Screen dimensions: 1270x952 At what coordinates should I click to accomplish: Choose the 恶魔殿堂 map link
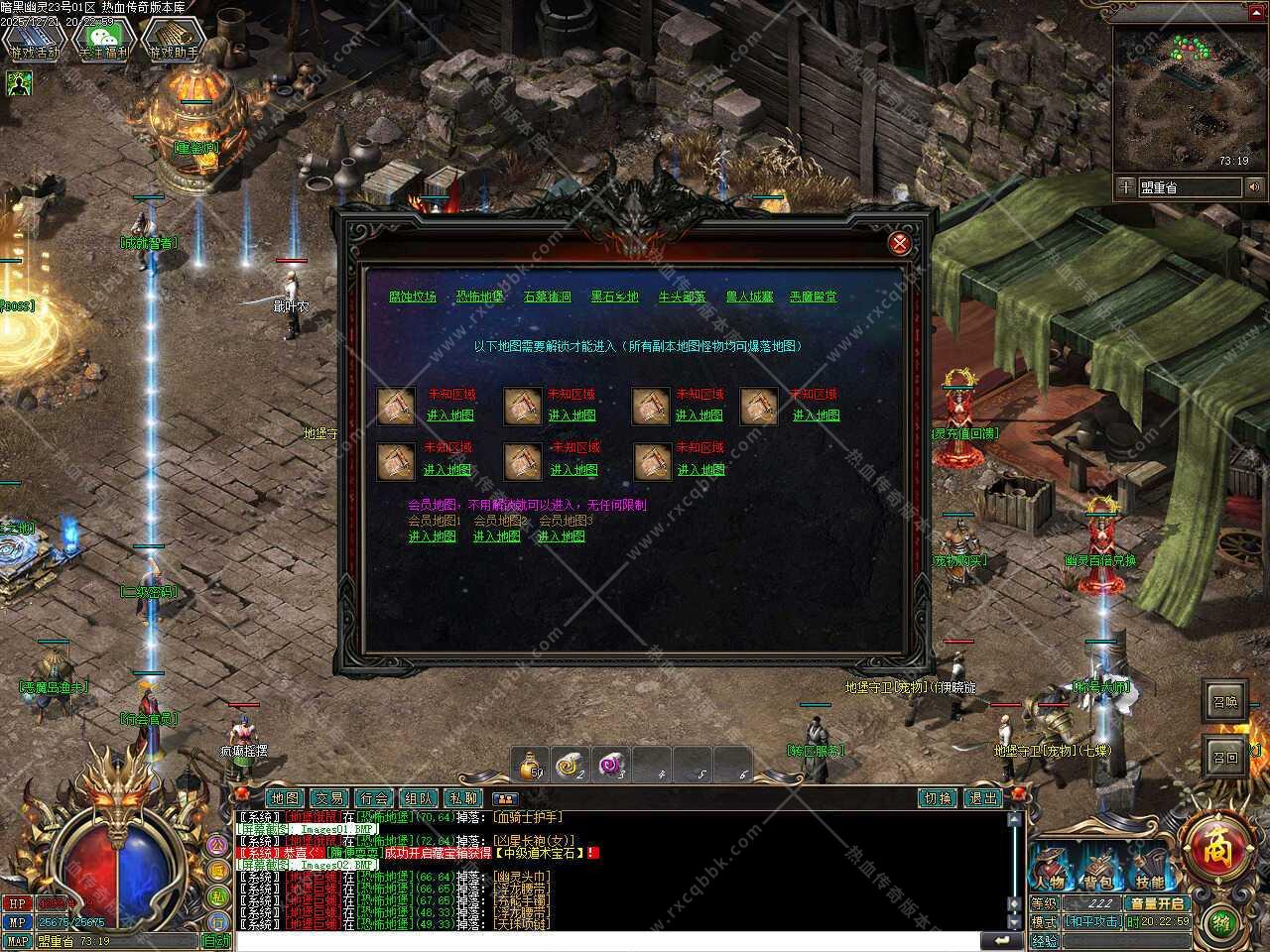pos(813,297)
